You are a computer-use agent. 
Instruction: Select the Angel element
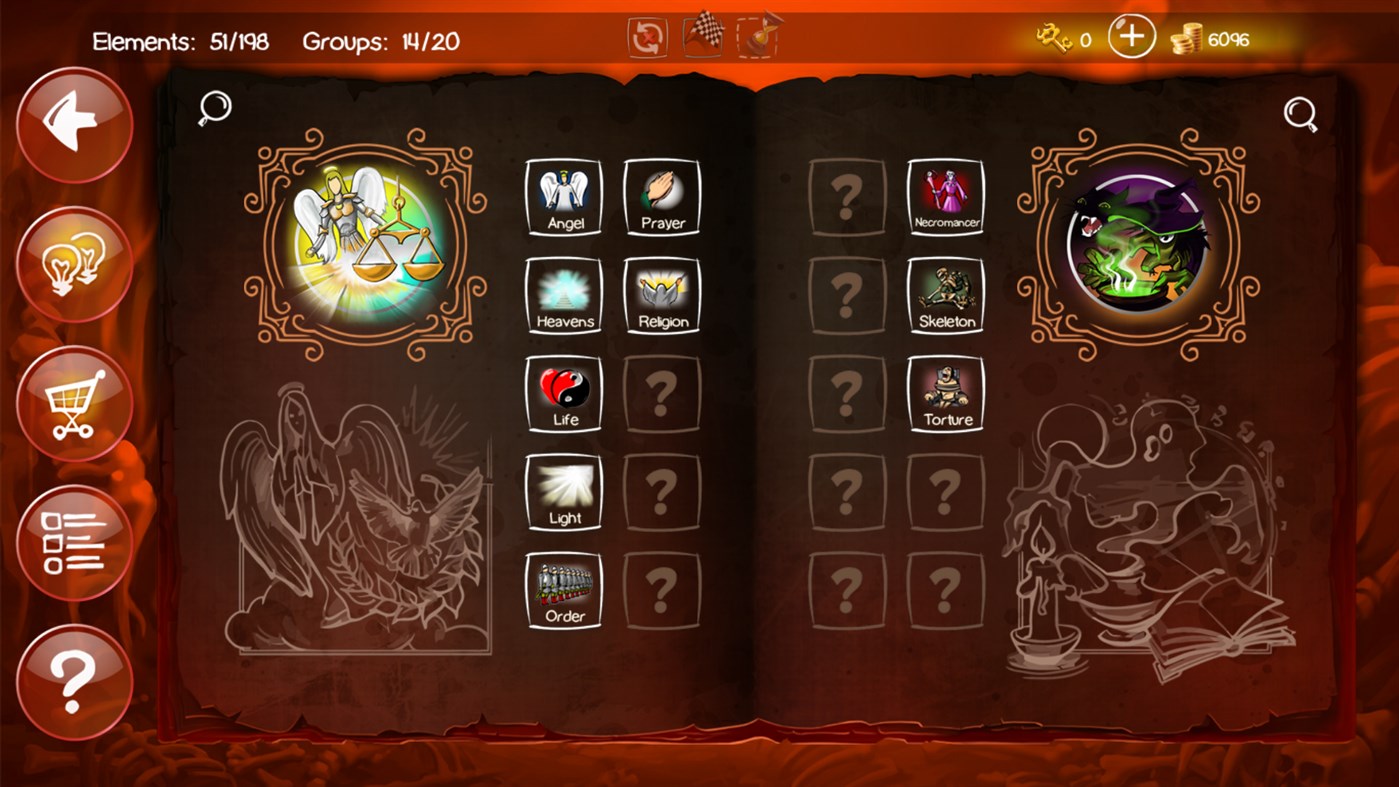tap(563, 196)
